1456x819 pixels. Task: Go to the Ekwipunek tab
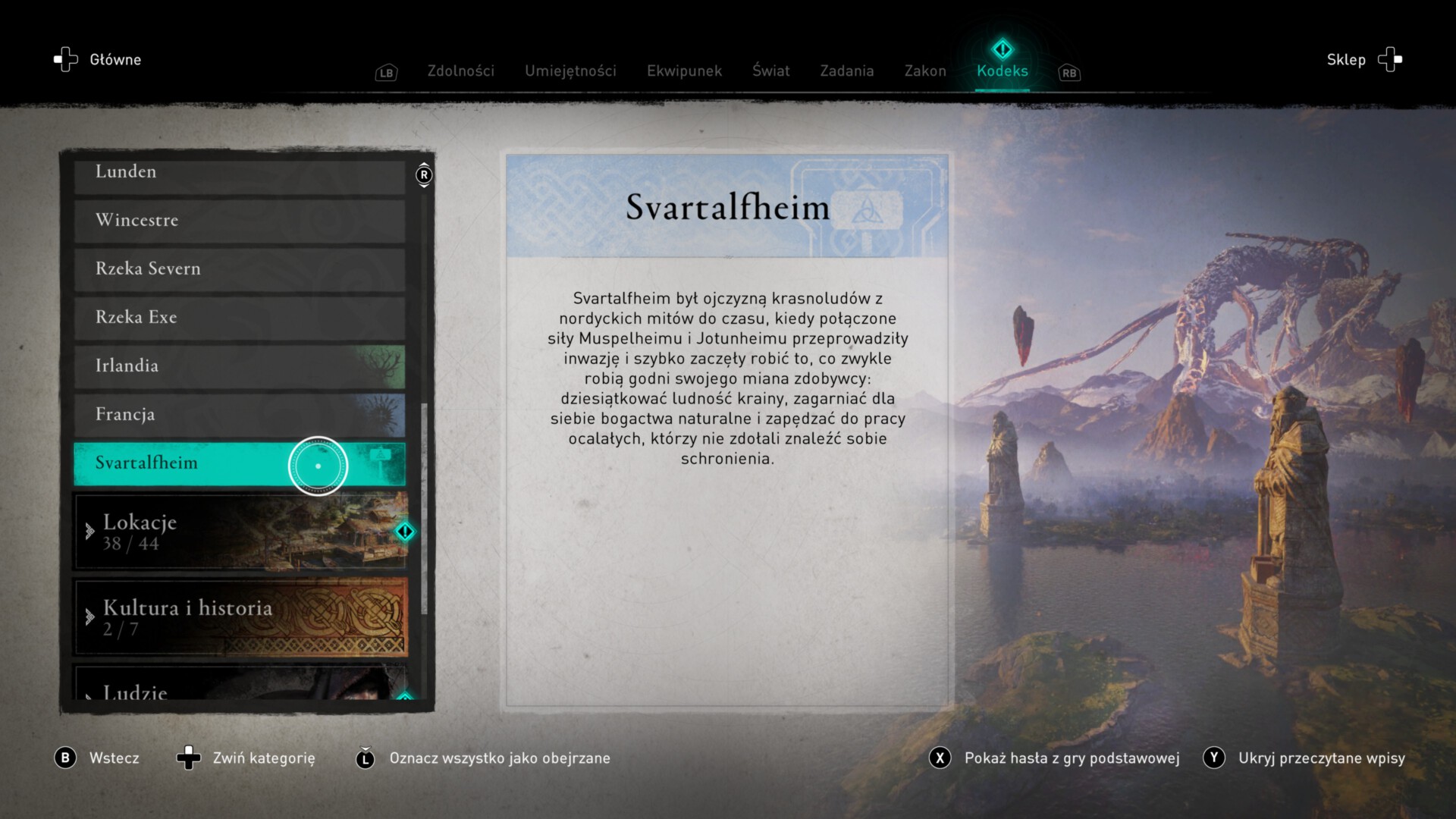[684, 71]
